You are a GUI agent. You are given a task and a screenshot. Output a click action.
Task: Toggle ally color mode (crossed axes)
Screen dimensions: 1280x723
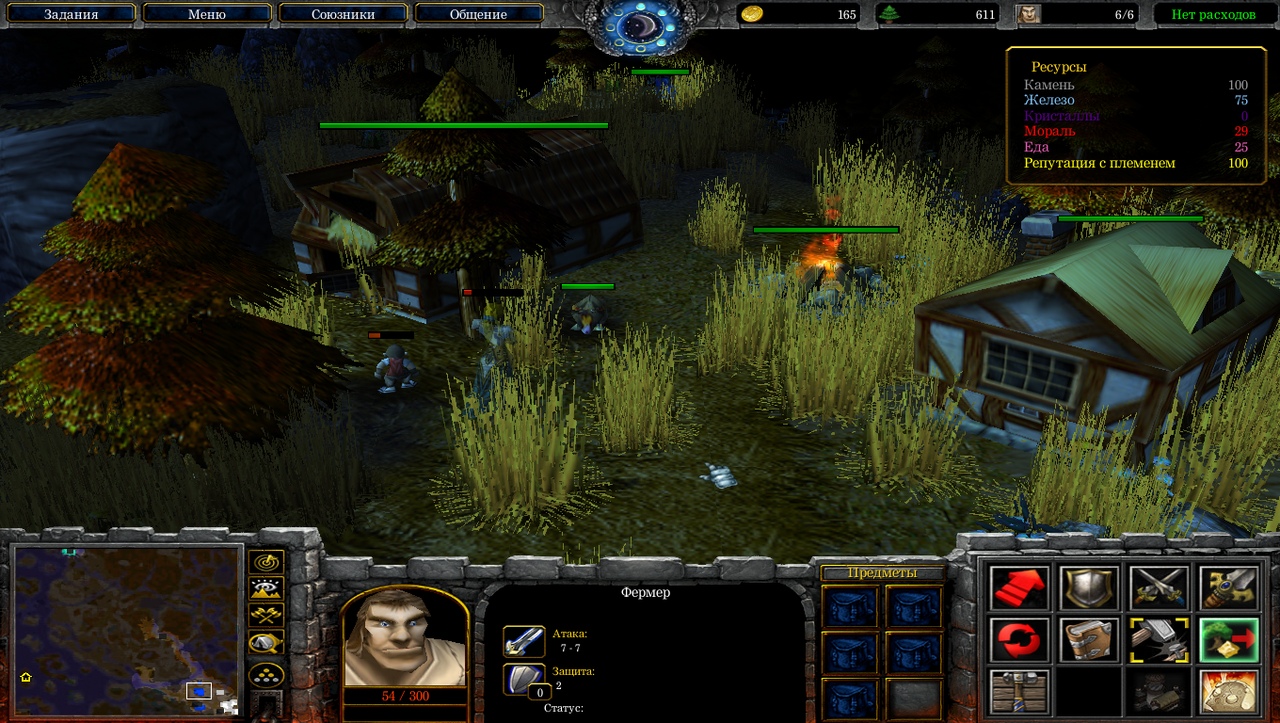pyautogui.click(x=266, y=615)
